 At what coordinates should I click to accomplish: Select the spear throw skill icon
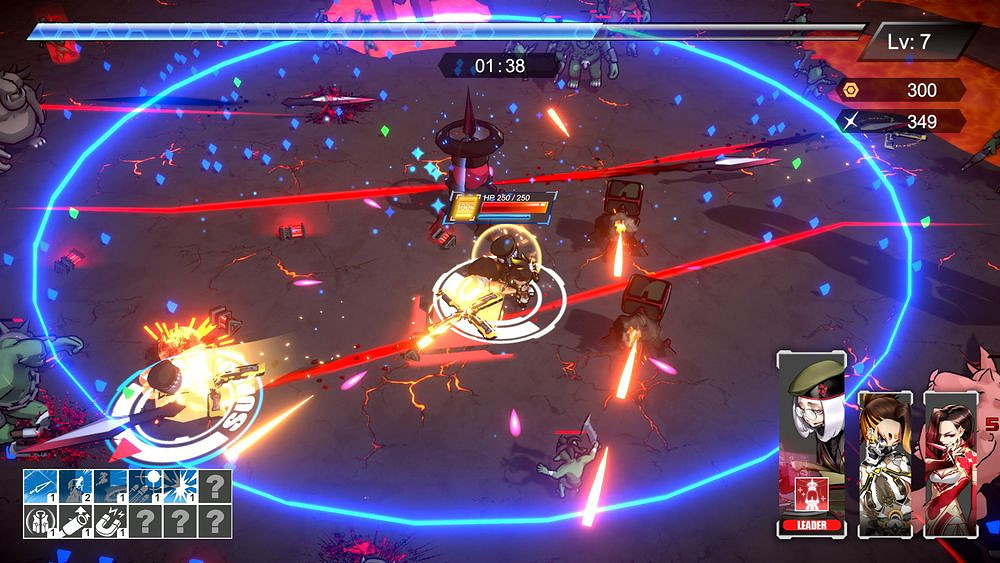(x=41, y=487)
